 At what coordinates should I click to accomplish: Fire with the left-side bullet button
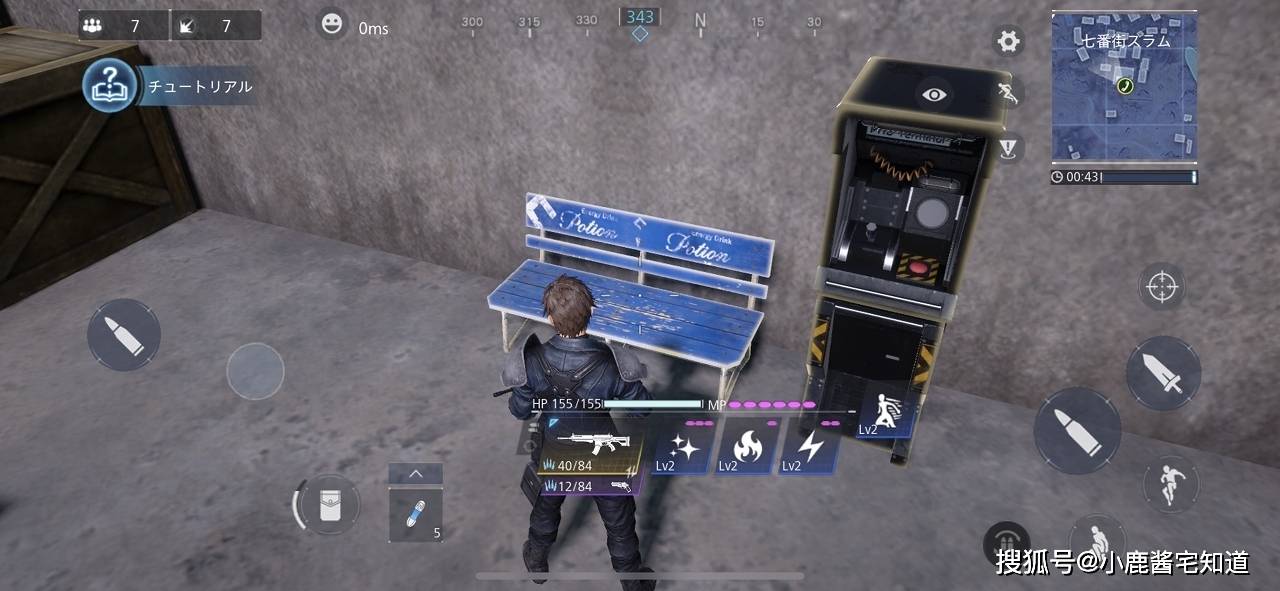123,334
